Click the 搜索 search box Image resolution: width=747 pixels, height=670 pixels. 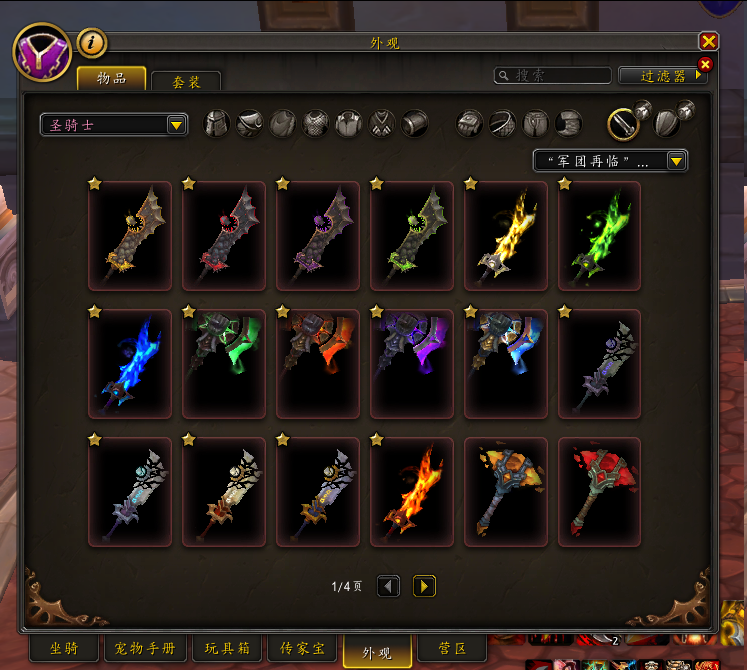pos(553,76)
